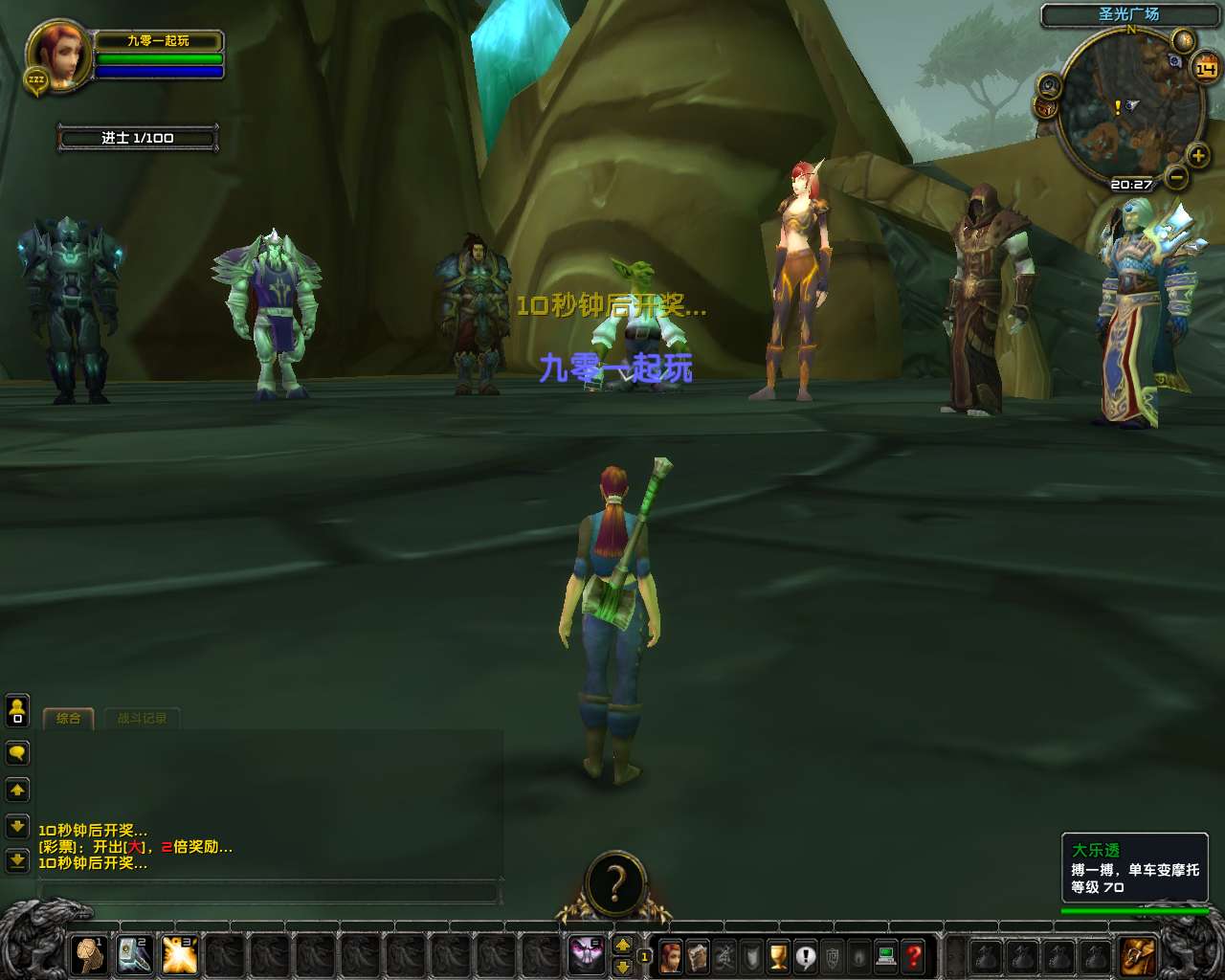Zoom in the minimap with the plus button
This screenshot has width=1225, height=980.
point(1197,155)
